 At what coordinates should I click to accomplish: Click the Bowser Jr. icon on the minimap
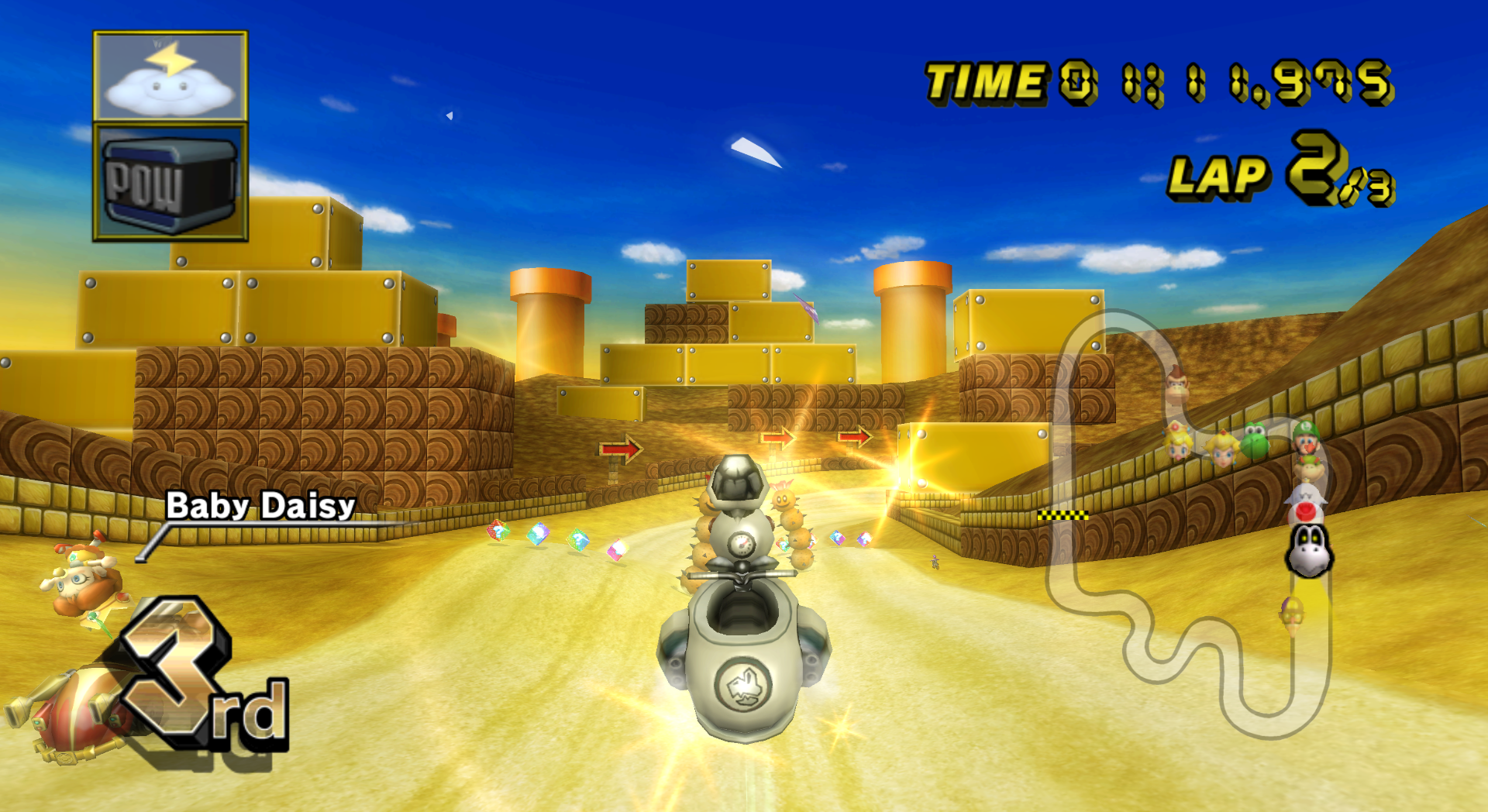(1311, 467)
